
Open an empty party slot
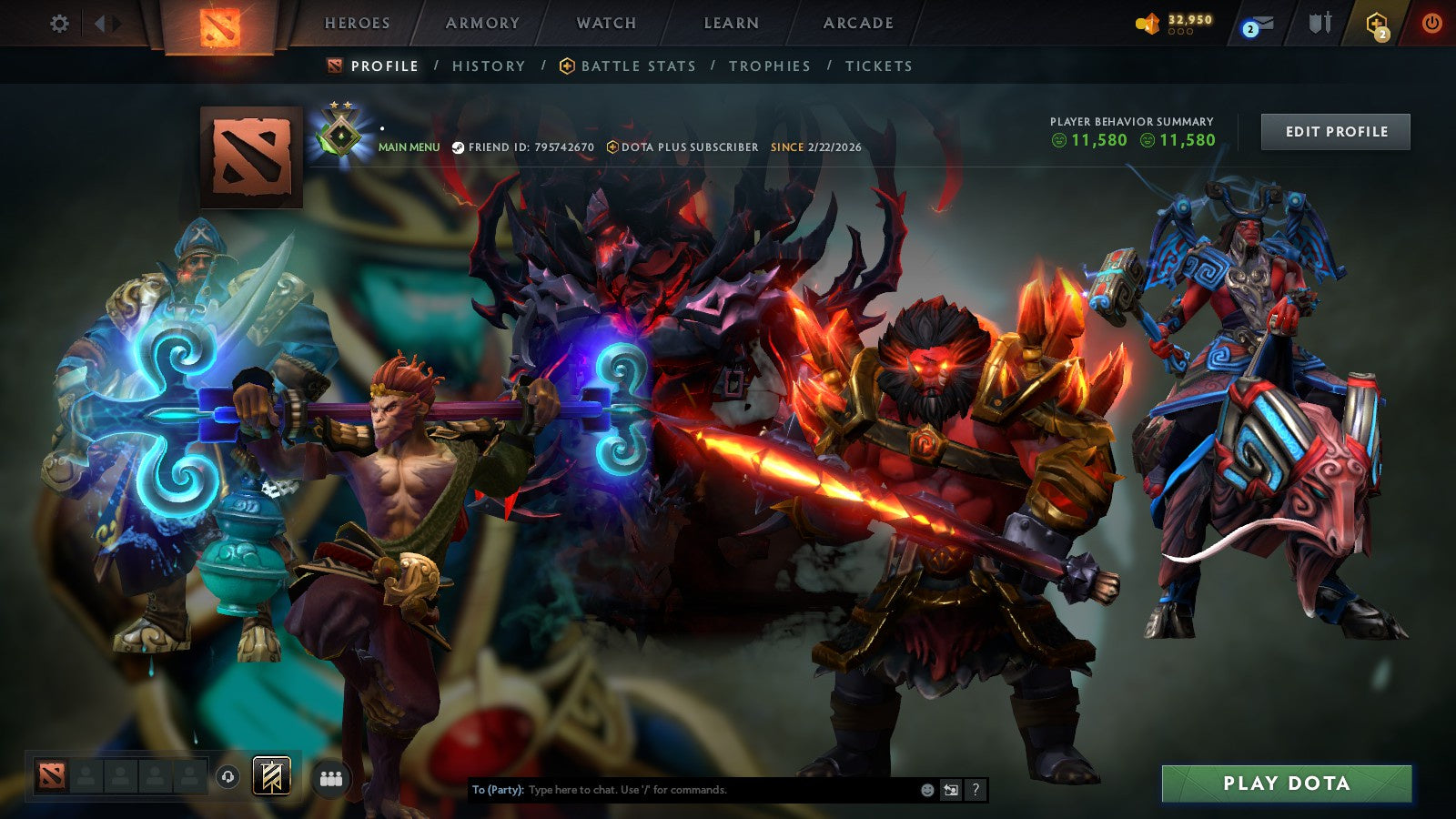point(85,776)
